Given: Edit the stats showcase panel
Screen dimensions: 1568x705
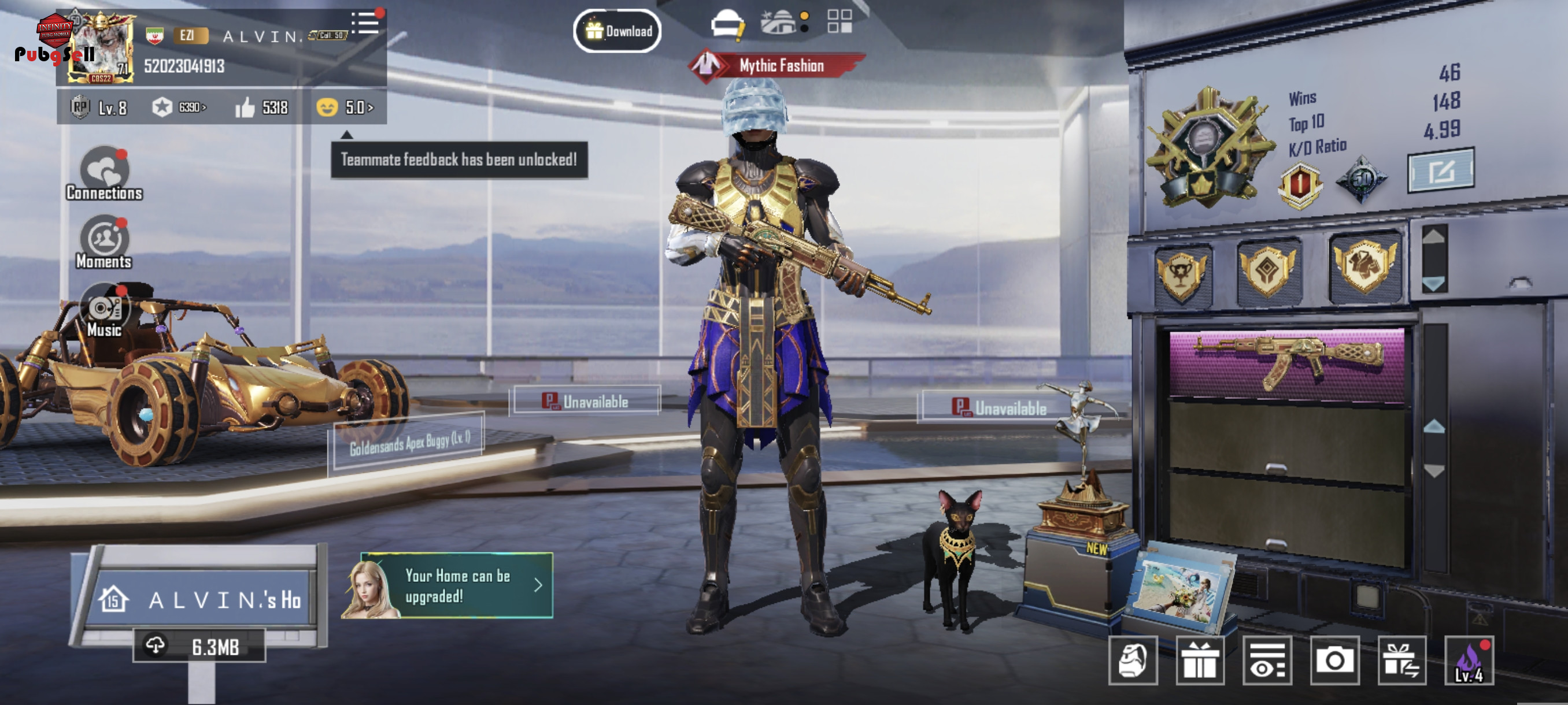Looking at the screenshot, I should tap(1440, 171).
